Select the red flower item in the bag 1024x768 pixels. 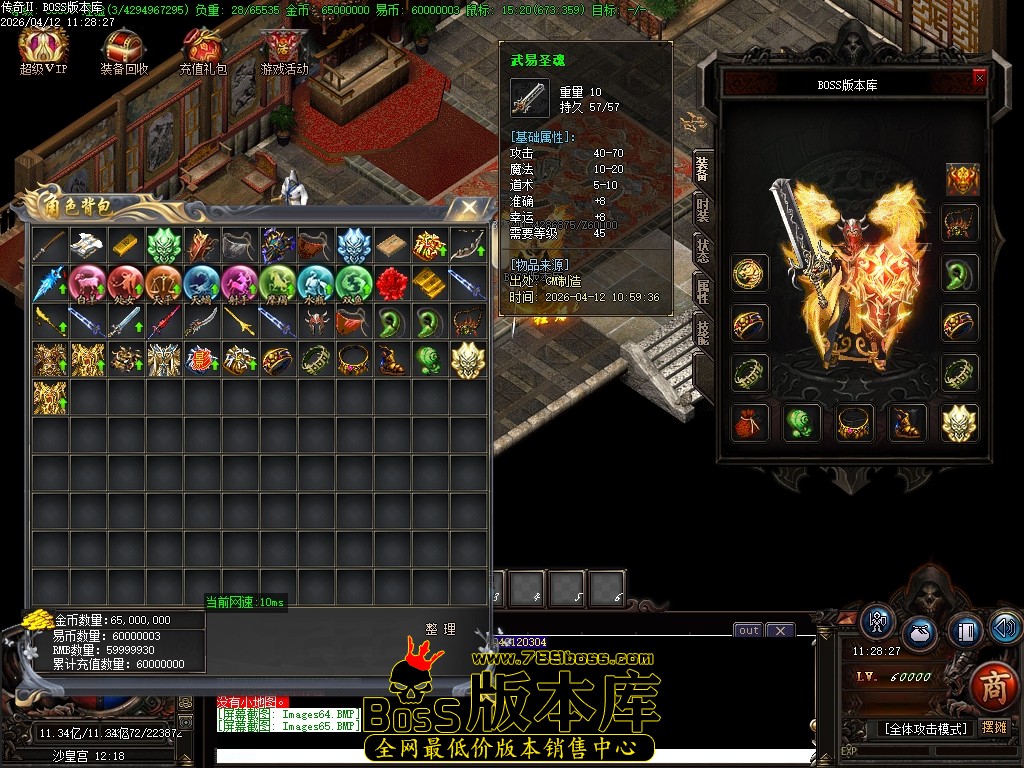coord(392,284)
